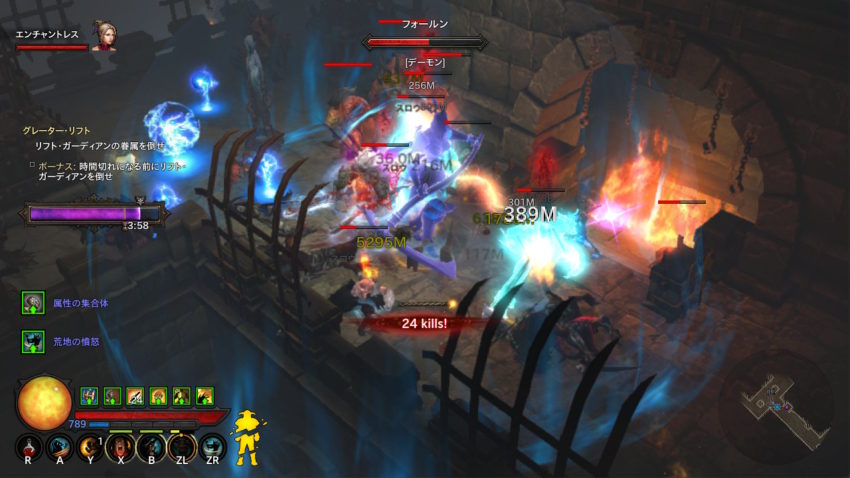This screenshot has width=850, height=478.
Task: Click the fiery orange health globe
Action: [x=44, y=402]
